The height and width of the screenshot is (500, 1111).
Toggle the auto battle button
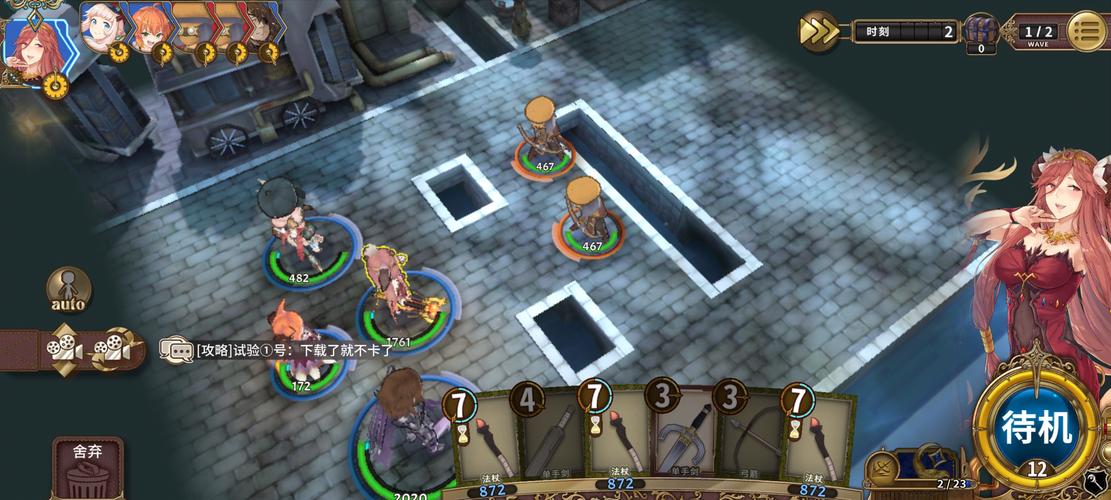[68, 290]
